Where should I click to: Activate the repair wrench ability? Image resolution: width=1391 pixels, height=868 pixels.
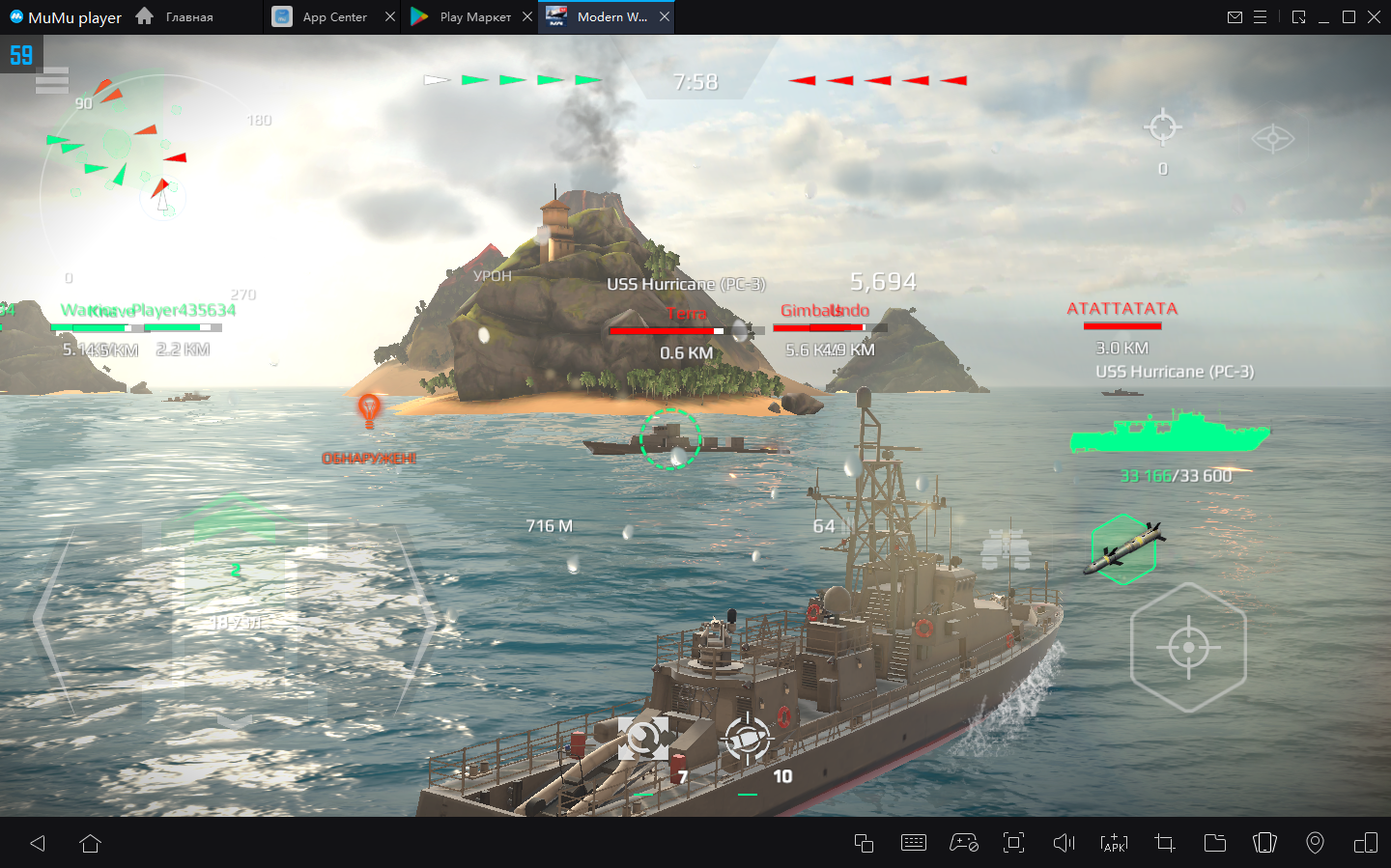click(643, 740)
